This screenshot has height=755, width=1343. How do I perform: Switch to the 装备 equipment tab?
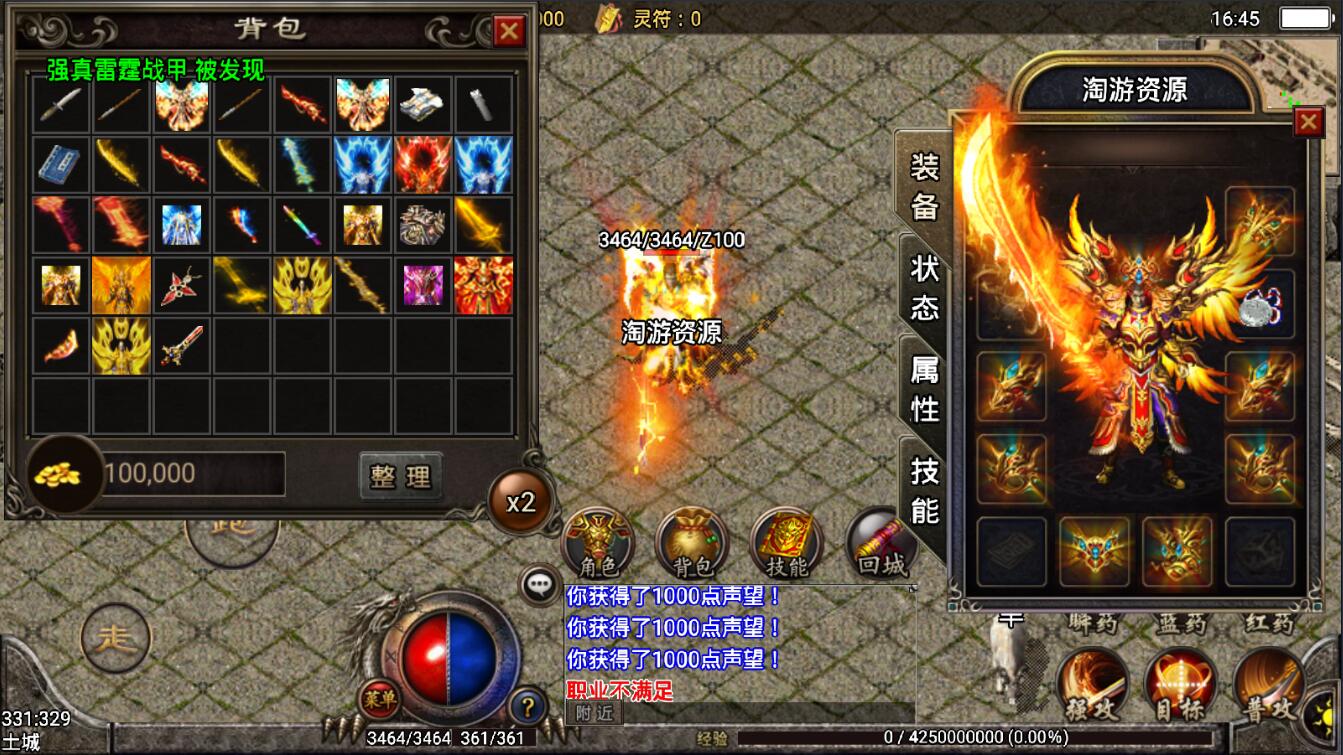(924, 186)
